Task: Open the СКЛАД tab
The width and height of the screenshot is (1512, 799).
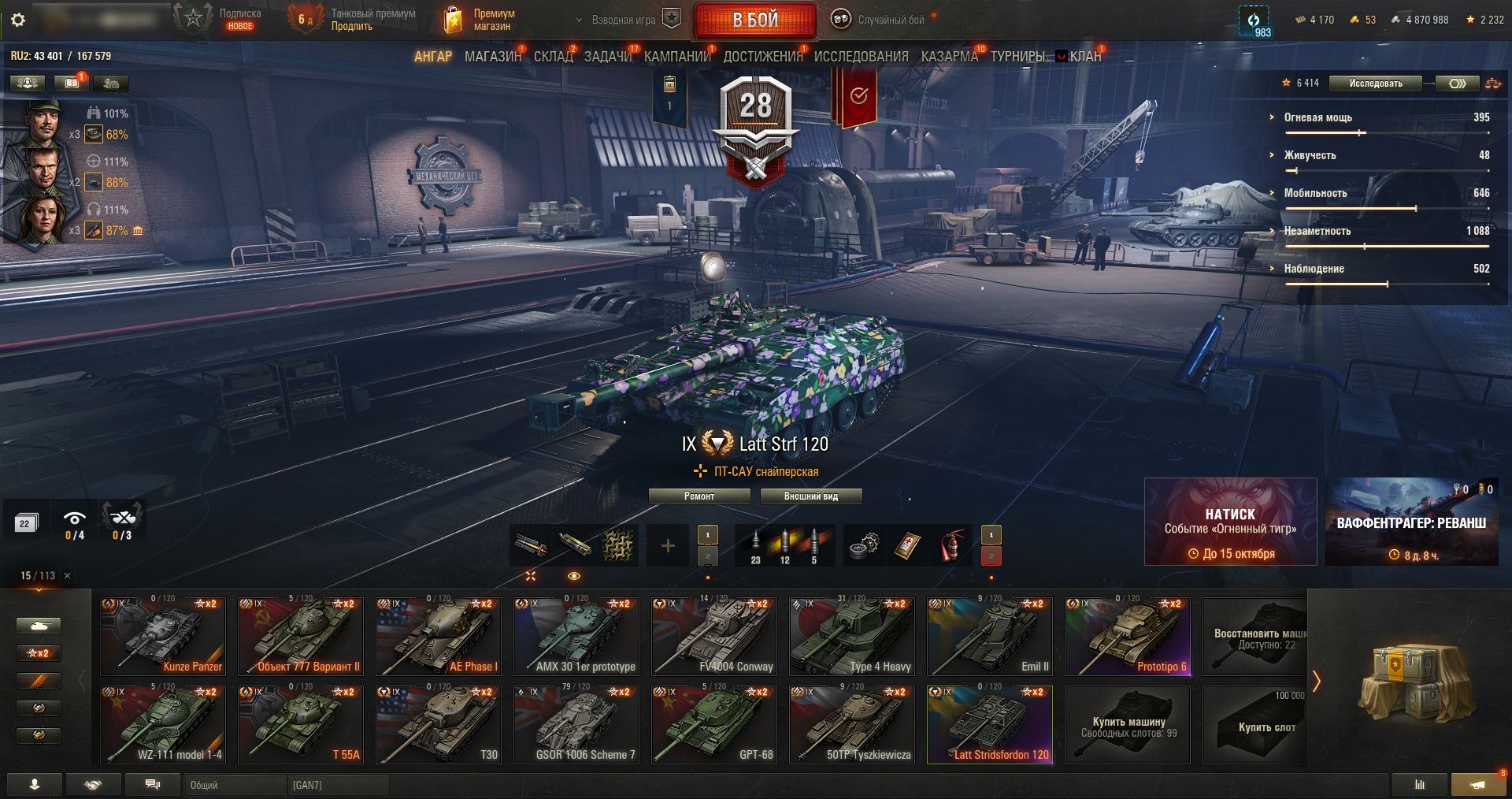Action: point(554,57)
